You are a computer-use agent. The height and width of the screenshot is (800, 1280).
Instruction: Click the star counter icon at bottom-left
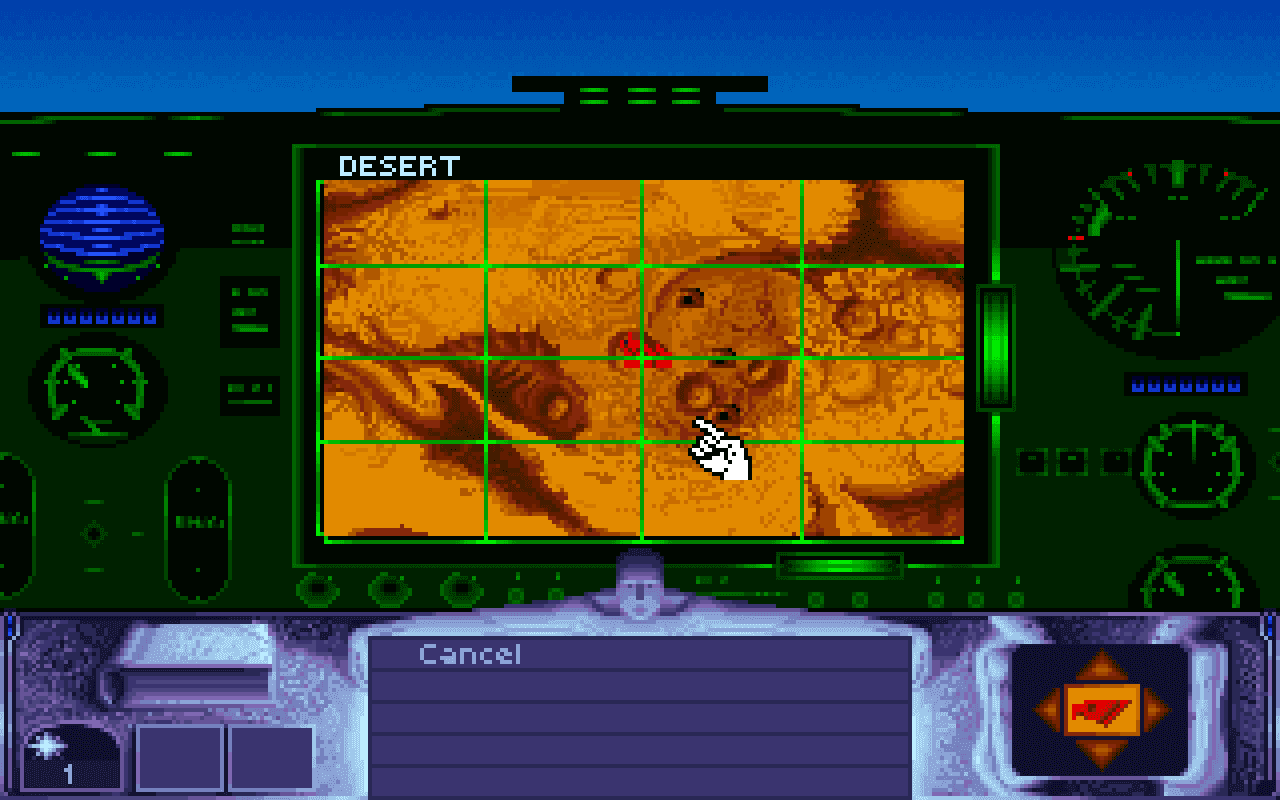tap(62, 745)
